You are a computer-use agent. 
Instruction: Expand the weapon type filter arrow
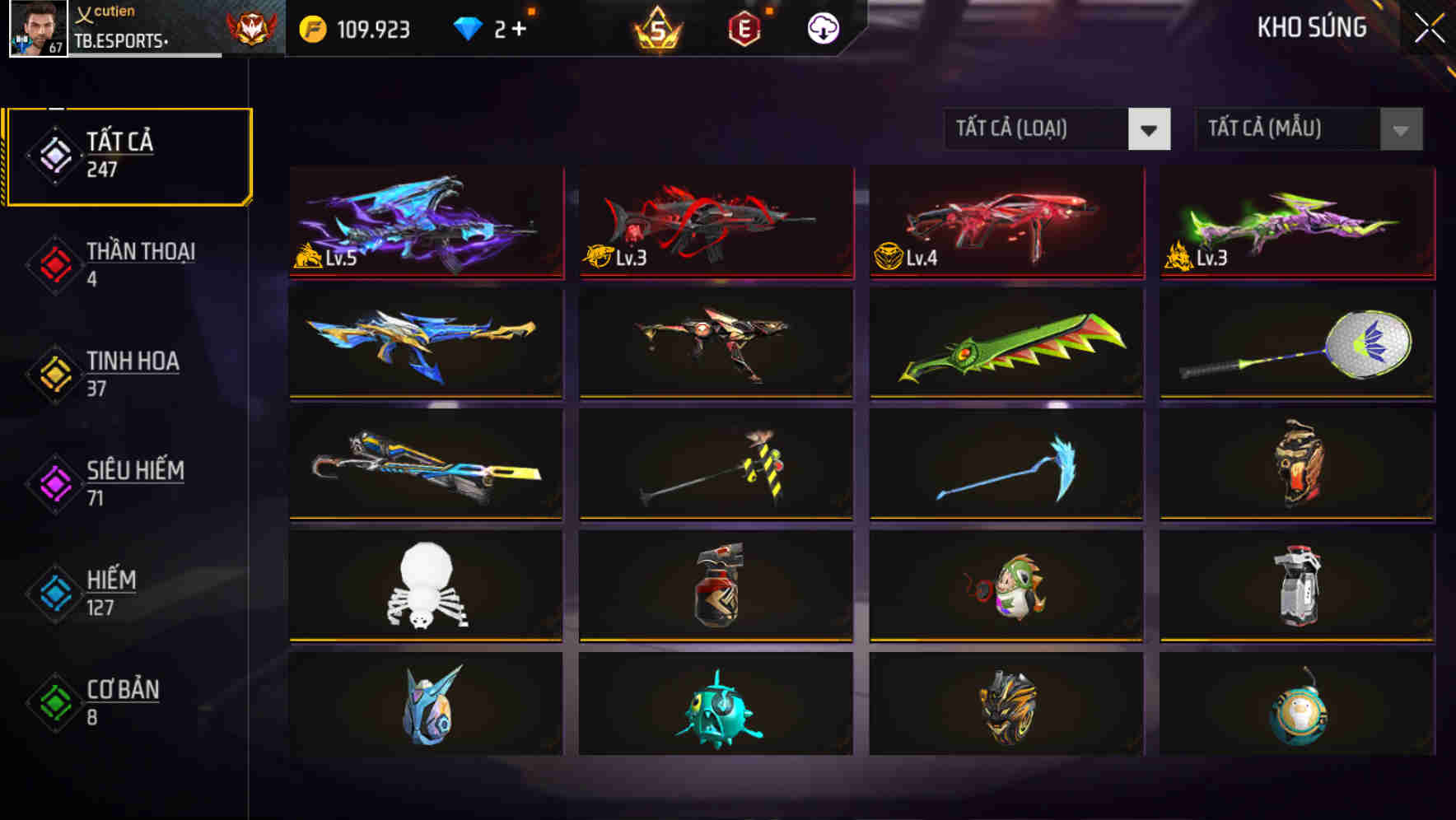(1150, 130)
